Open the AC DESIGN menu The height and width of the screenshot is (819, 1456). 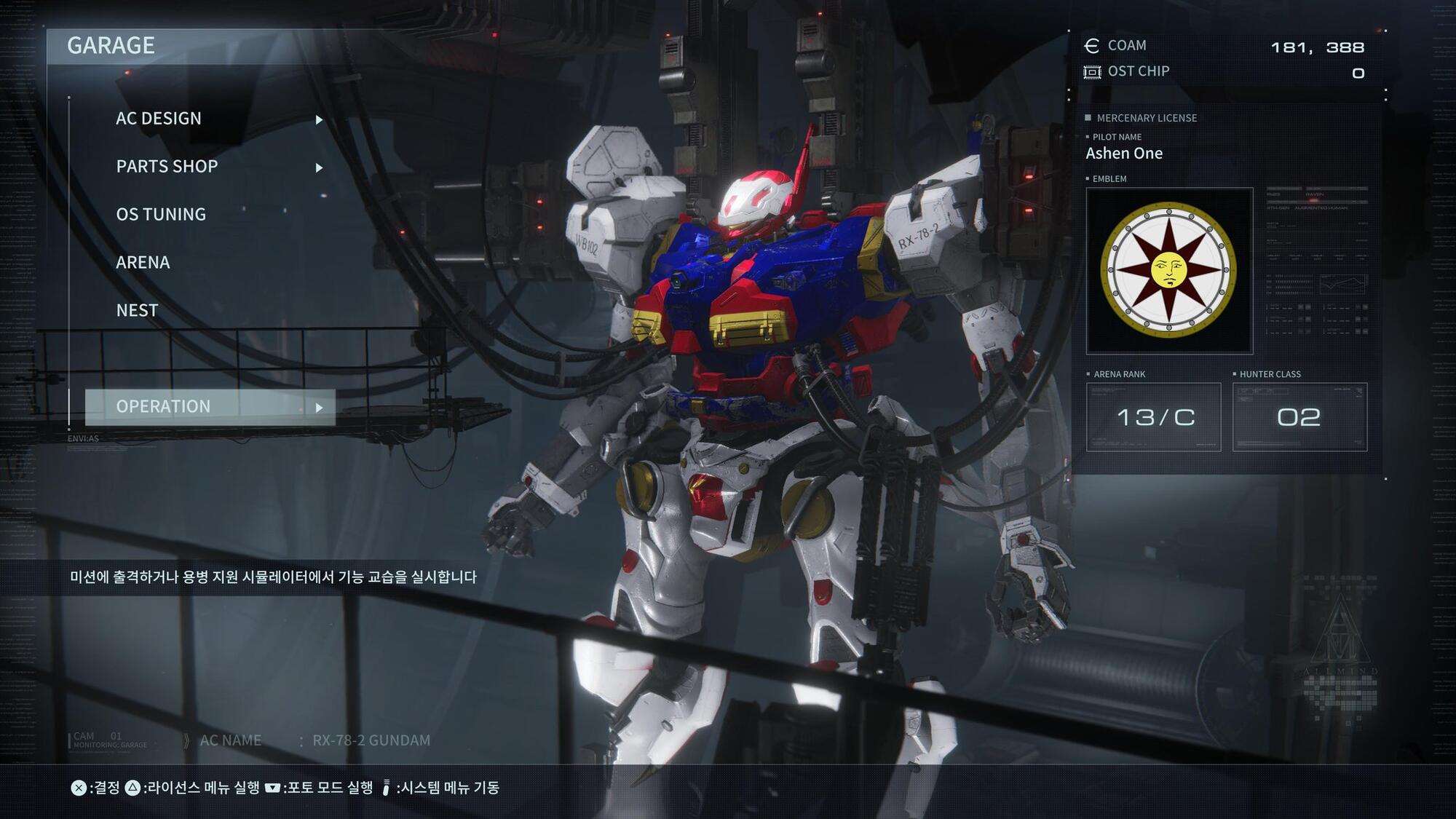(x=159, y=119)
